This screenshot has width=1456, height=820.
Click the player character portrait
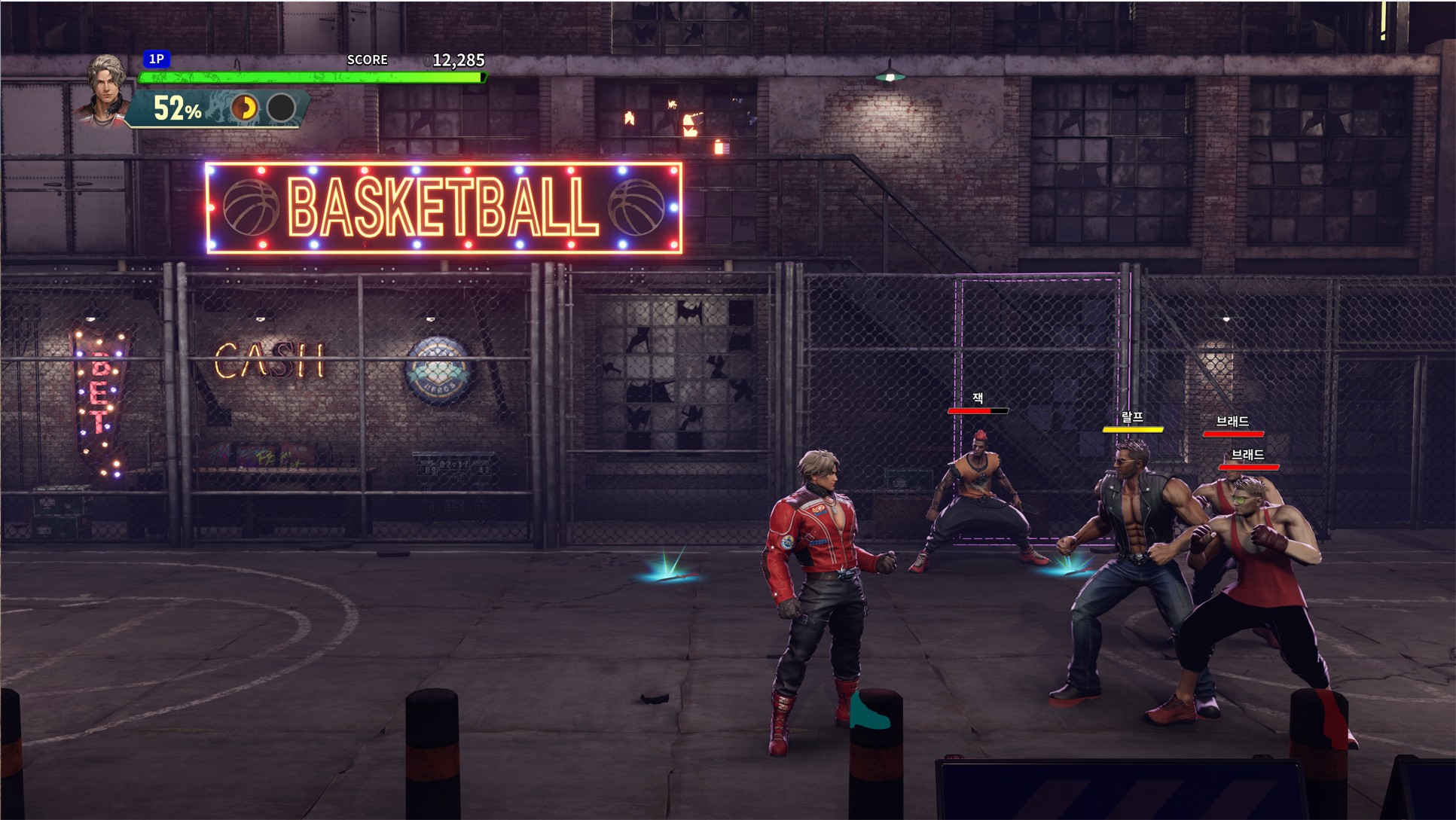pos(105,90)
